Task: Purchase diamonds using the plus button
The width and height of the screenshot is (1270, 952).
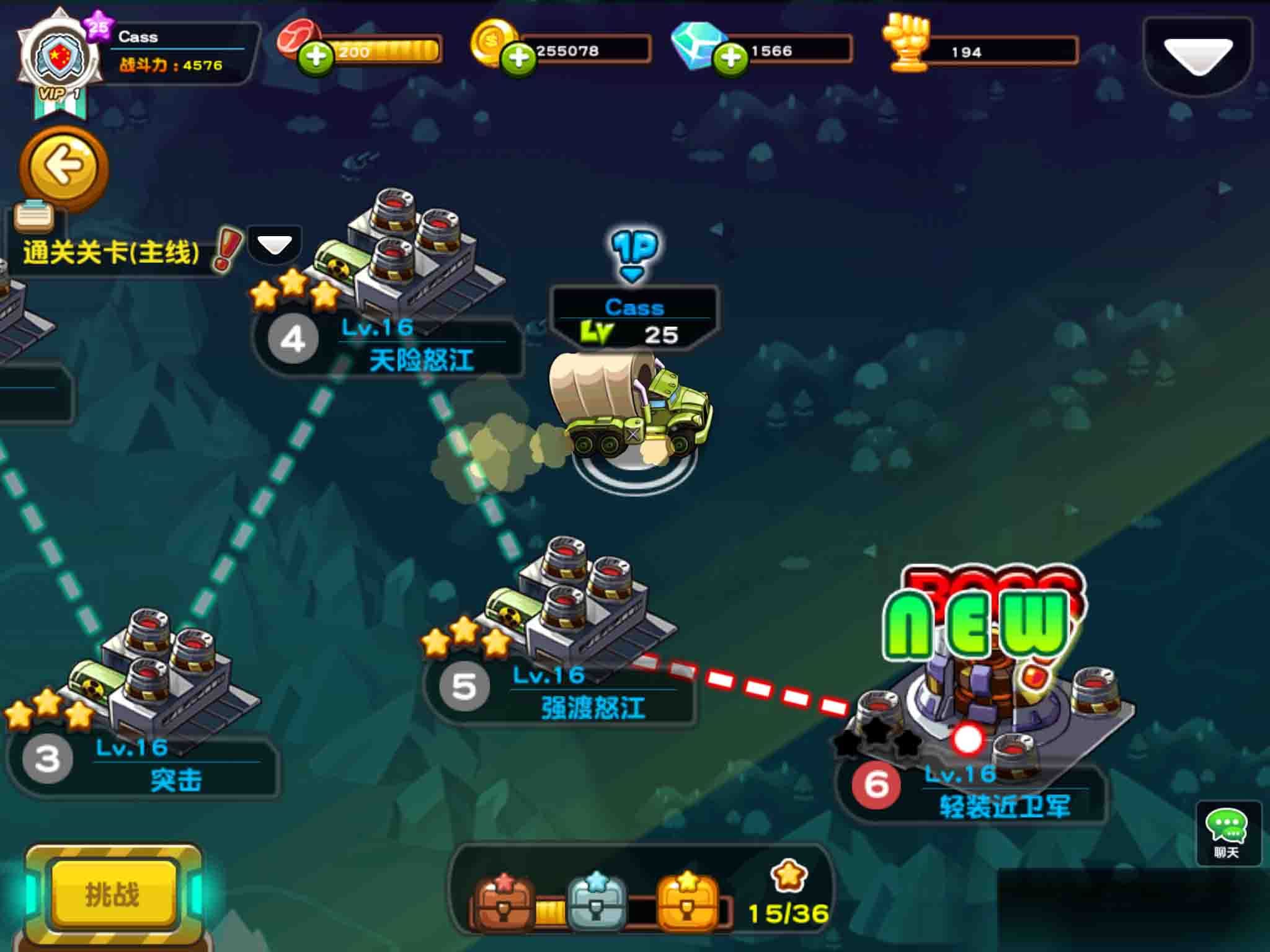Action: pyautogui.click(x=730, y=59)
